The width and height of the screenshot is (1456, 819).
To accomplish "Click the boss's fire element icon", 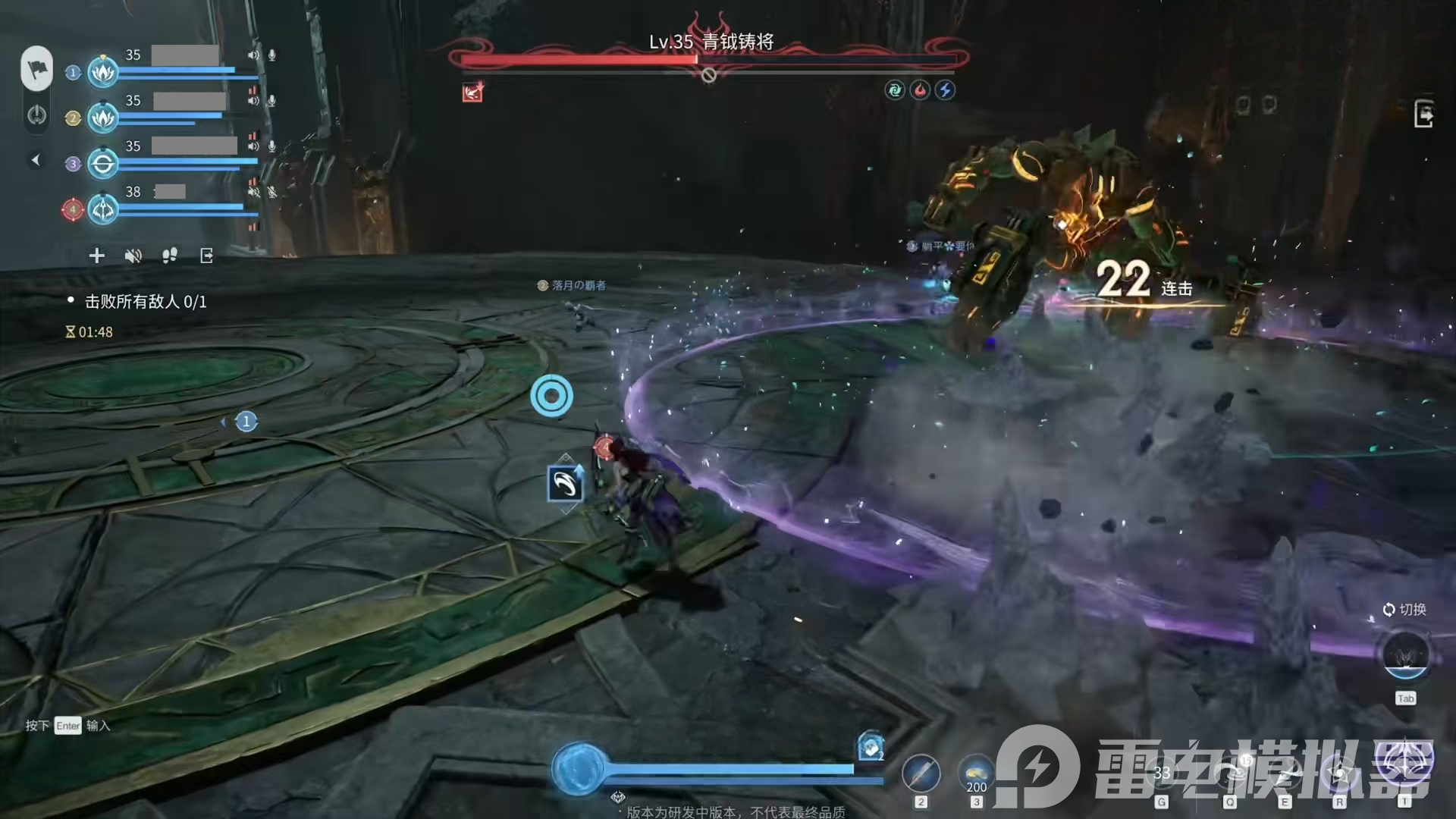I will coord(920,90).
